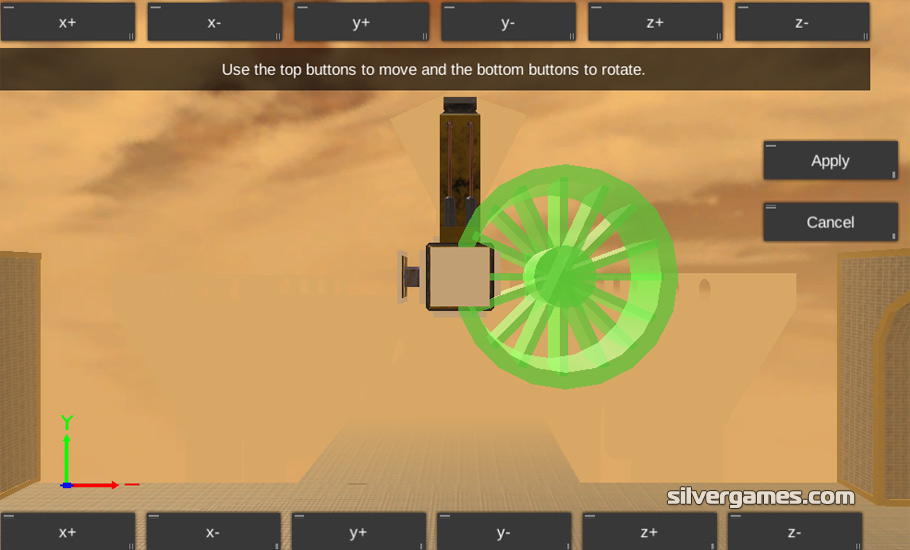
Task: Select the bottom y- rotate button
Action: coord(504,532)
